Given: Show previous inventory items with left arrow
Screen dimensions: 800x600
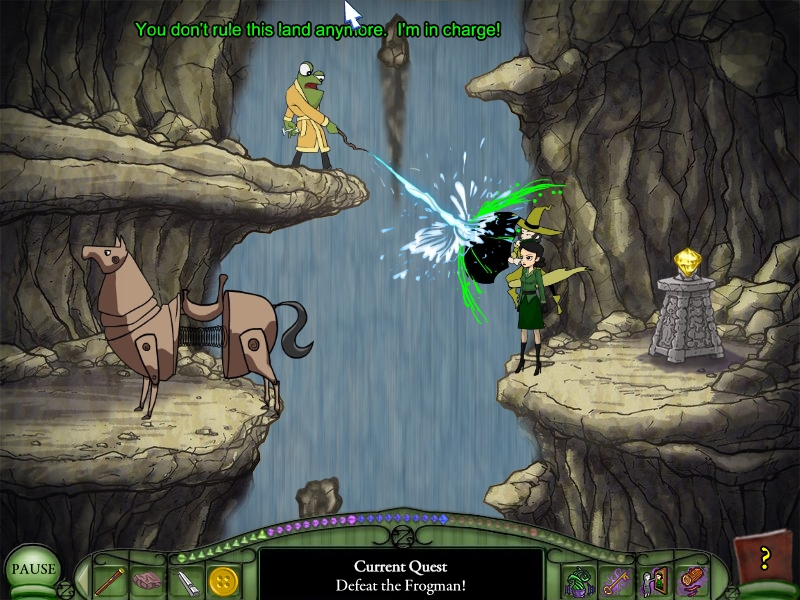Looking at the screenshot, I should pyautogui.click(x=83, y=579).
